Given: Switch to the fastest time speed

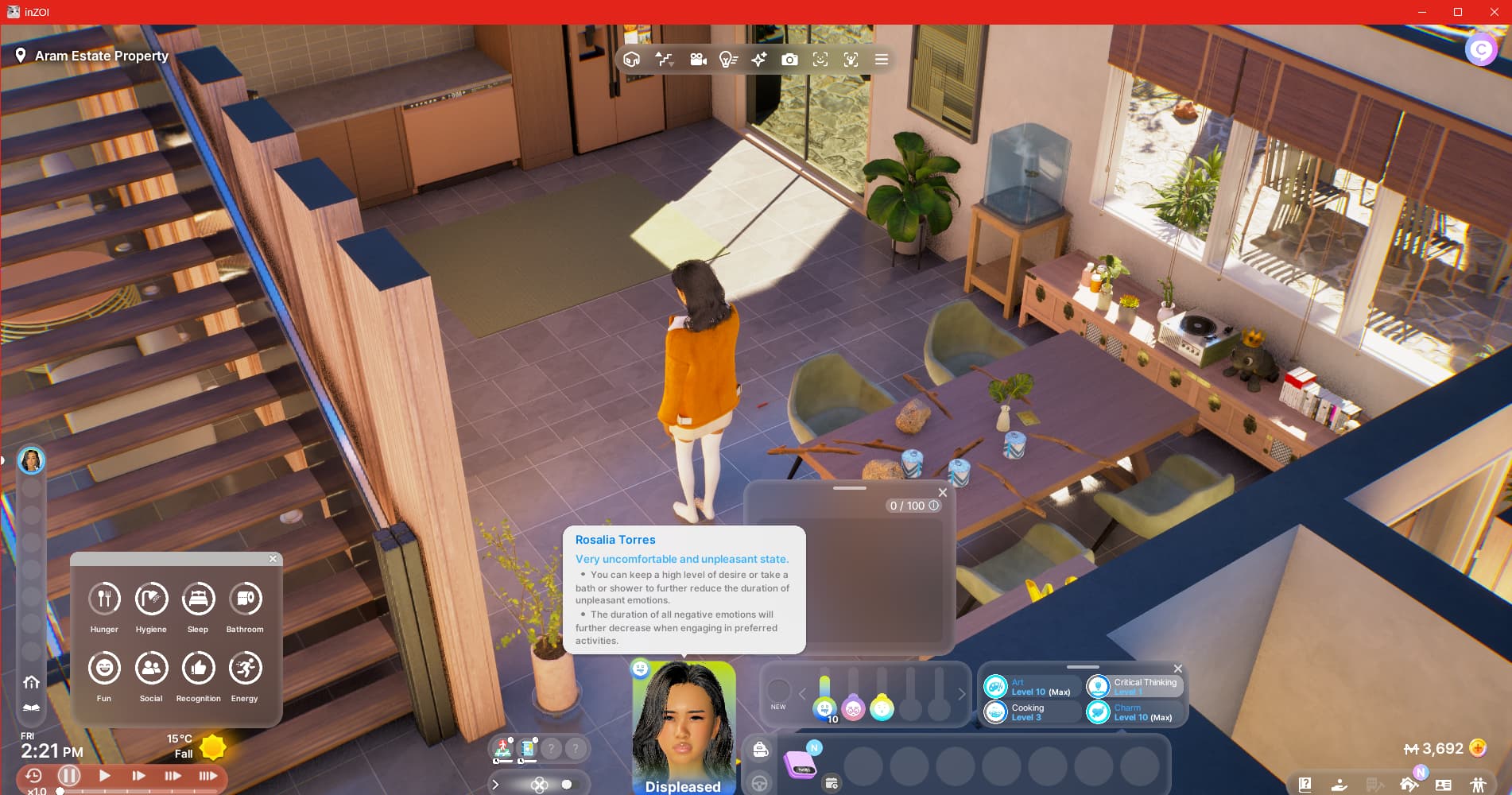Looking at the screenshot, I should (x=207, y=775).
